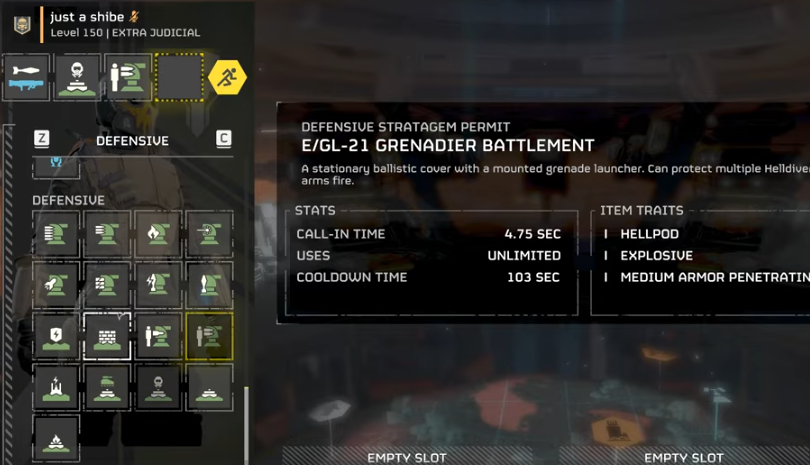Select the gas mask mine in the loadout bar

pos(78,78)
